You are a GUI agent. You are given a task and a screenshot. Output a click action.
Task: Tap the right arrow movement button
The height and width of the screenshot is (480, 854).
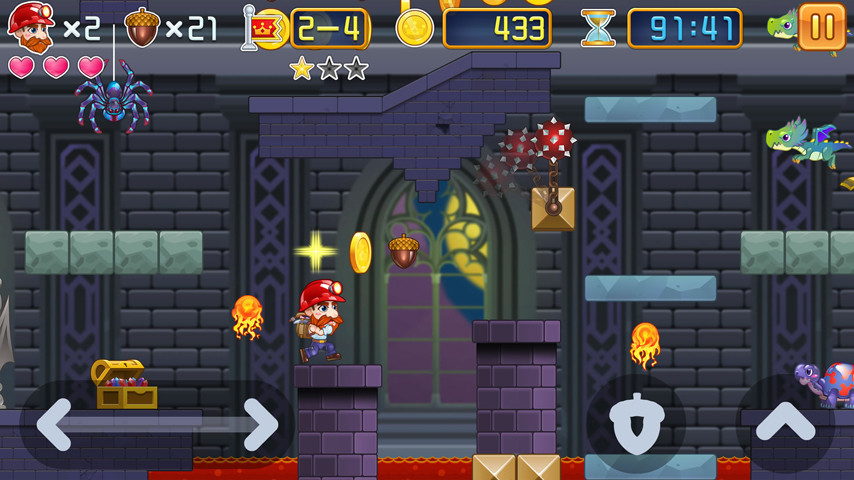(x=258, y=424)
